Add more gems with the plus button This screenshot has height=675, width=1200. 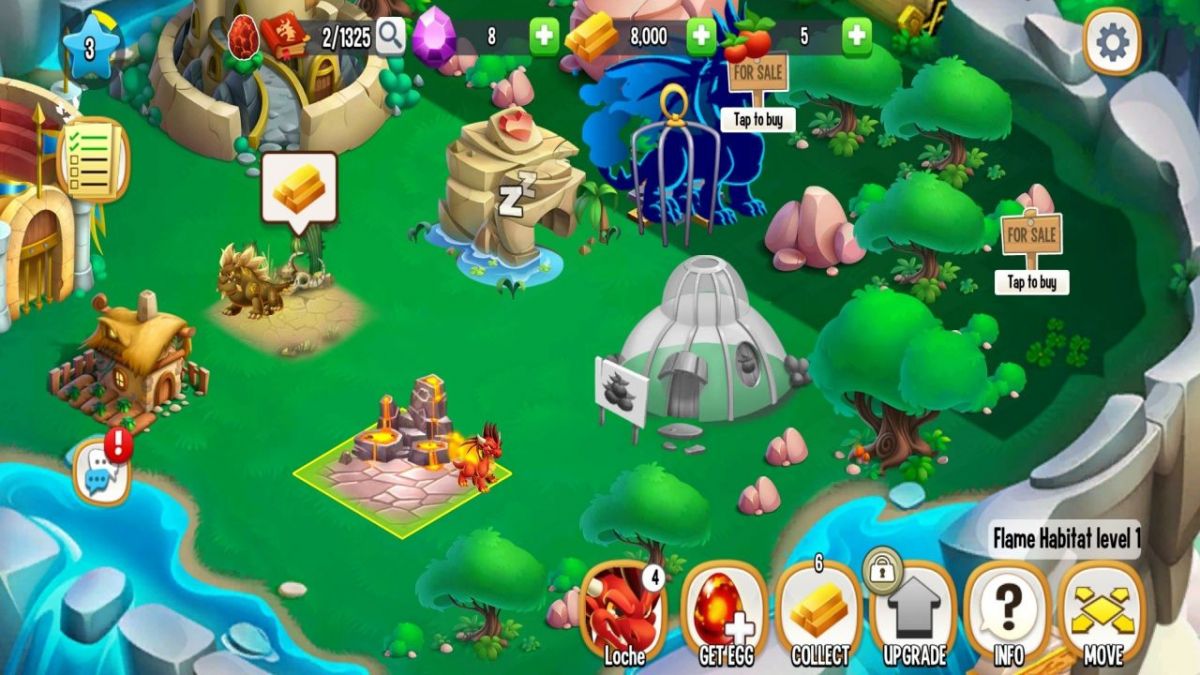click(x=544, y=37)
